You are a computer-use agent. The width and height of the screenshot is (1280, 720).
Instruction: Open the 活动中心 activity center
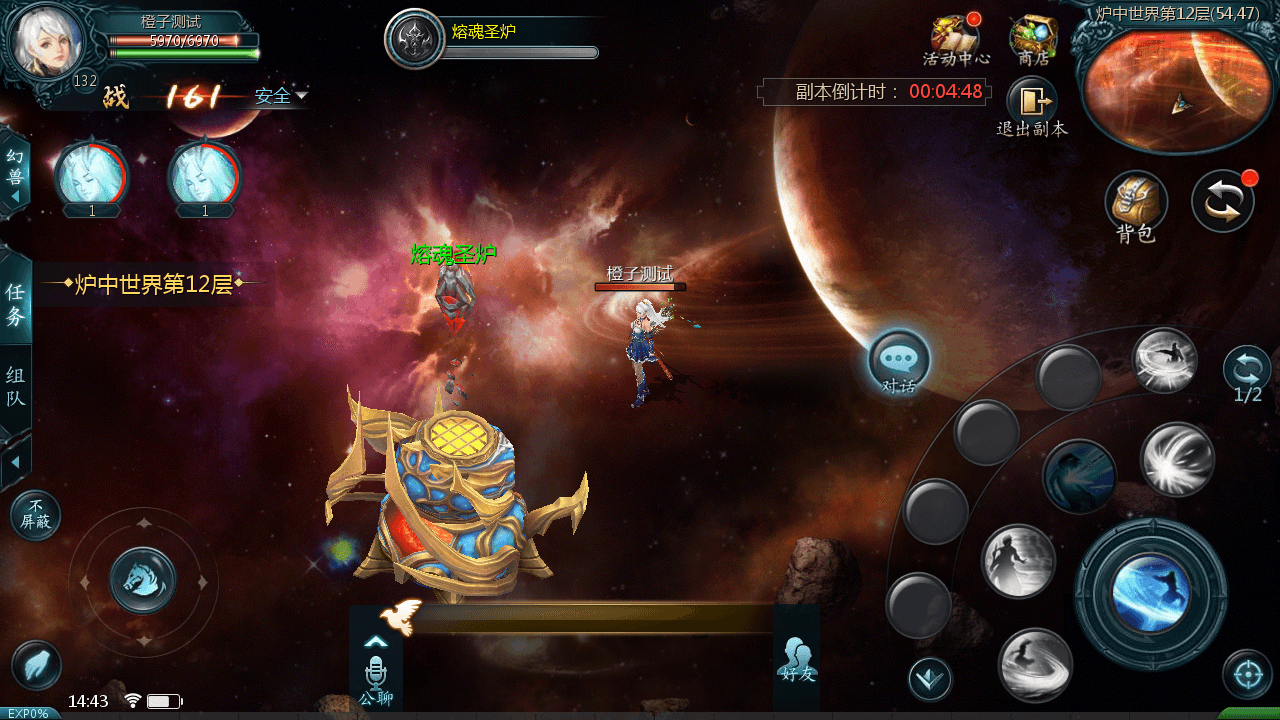pyautogui.click(x=955, y=38)
